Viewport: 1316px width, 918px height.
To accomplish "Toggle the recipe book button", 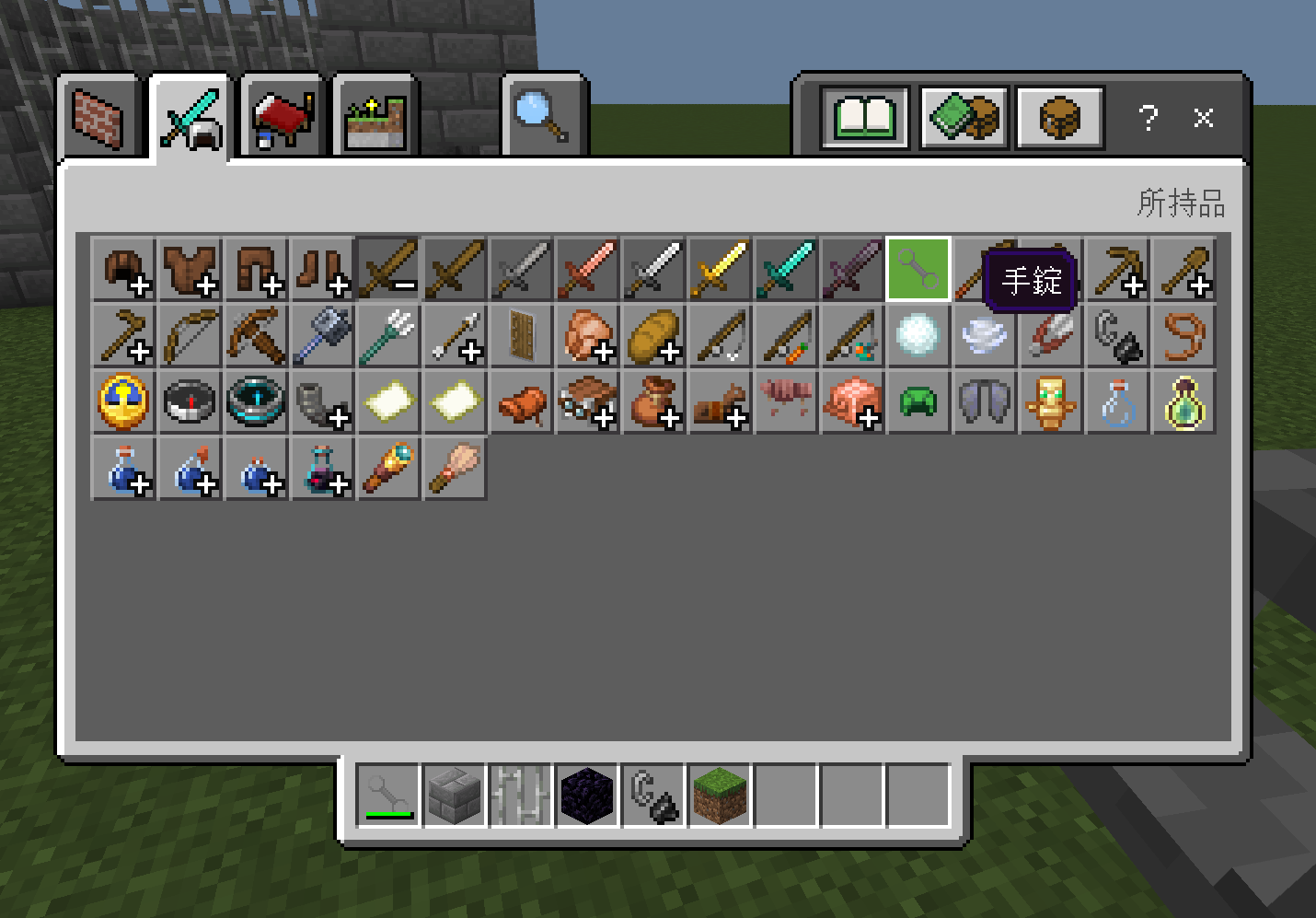I will pos(864,117).
